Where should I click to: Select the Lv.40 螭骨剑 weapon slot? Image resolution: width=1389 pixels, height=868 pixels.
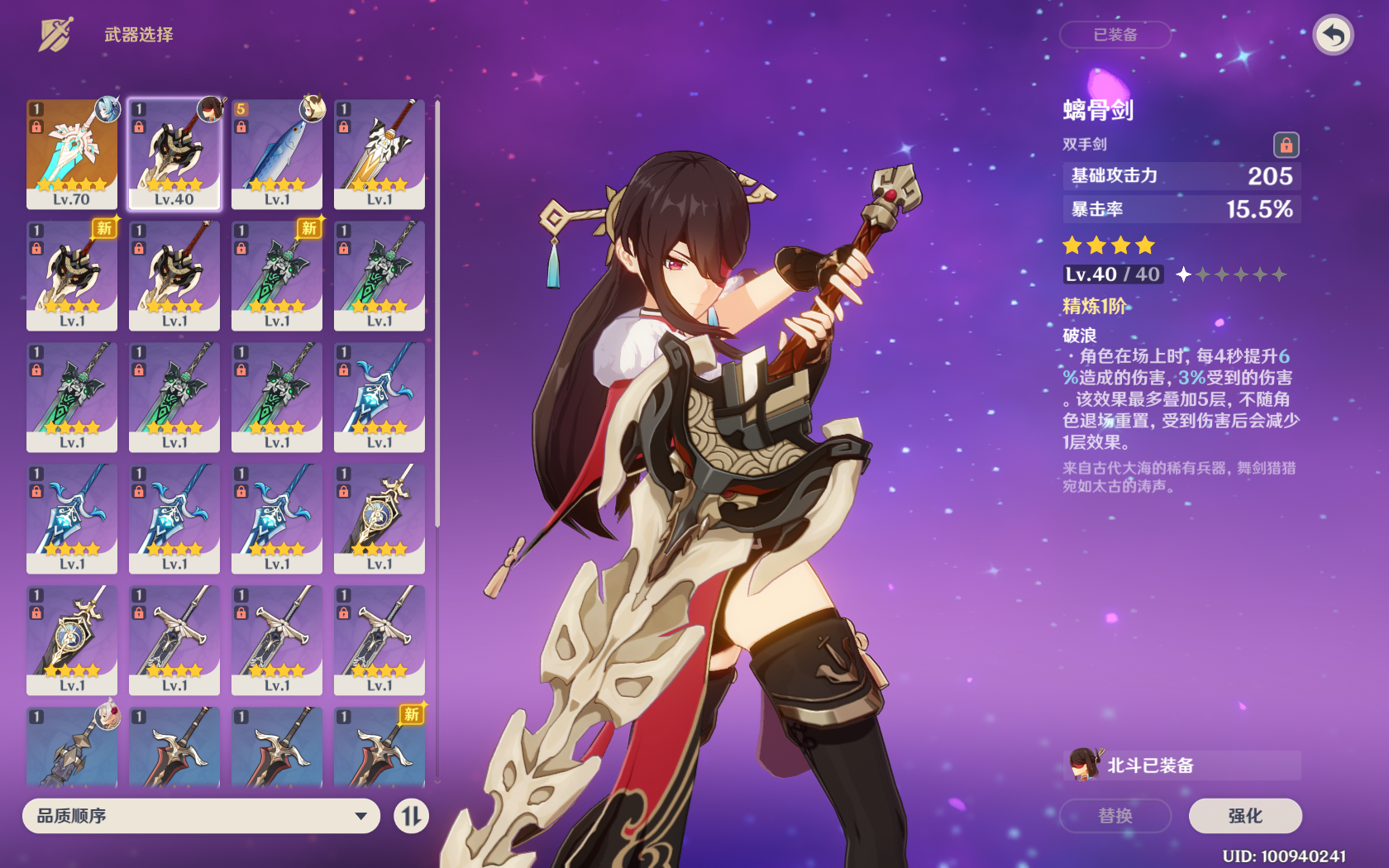coord(174,154)
